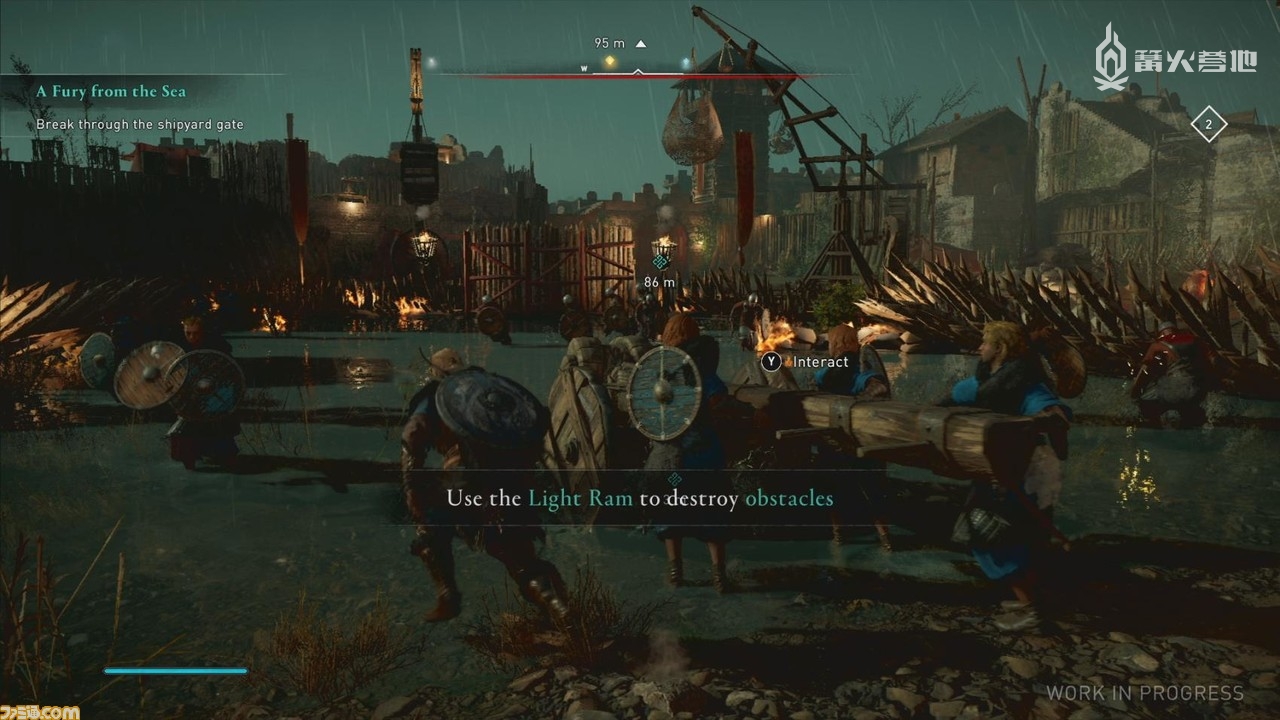
Task: Open the A Fury from the Sea quest tracker
Action: [111, 92]
